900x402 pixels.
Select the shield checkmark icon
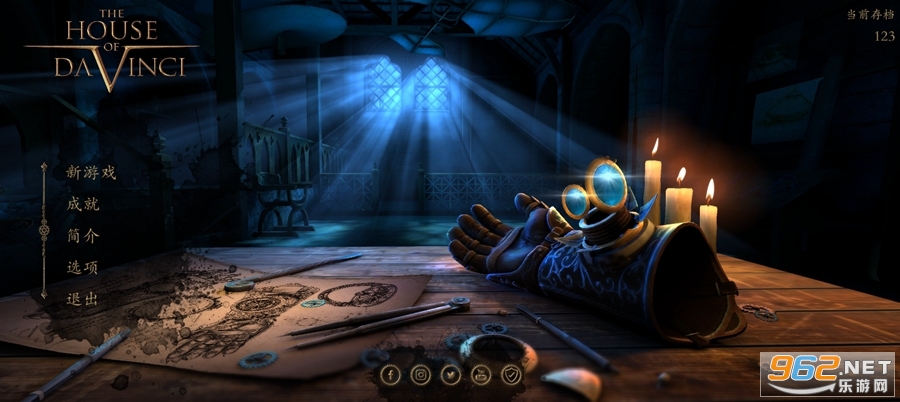[511, 375]
